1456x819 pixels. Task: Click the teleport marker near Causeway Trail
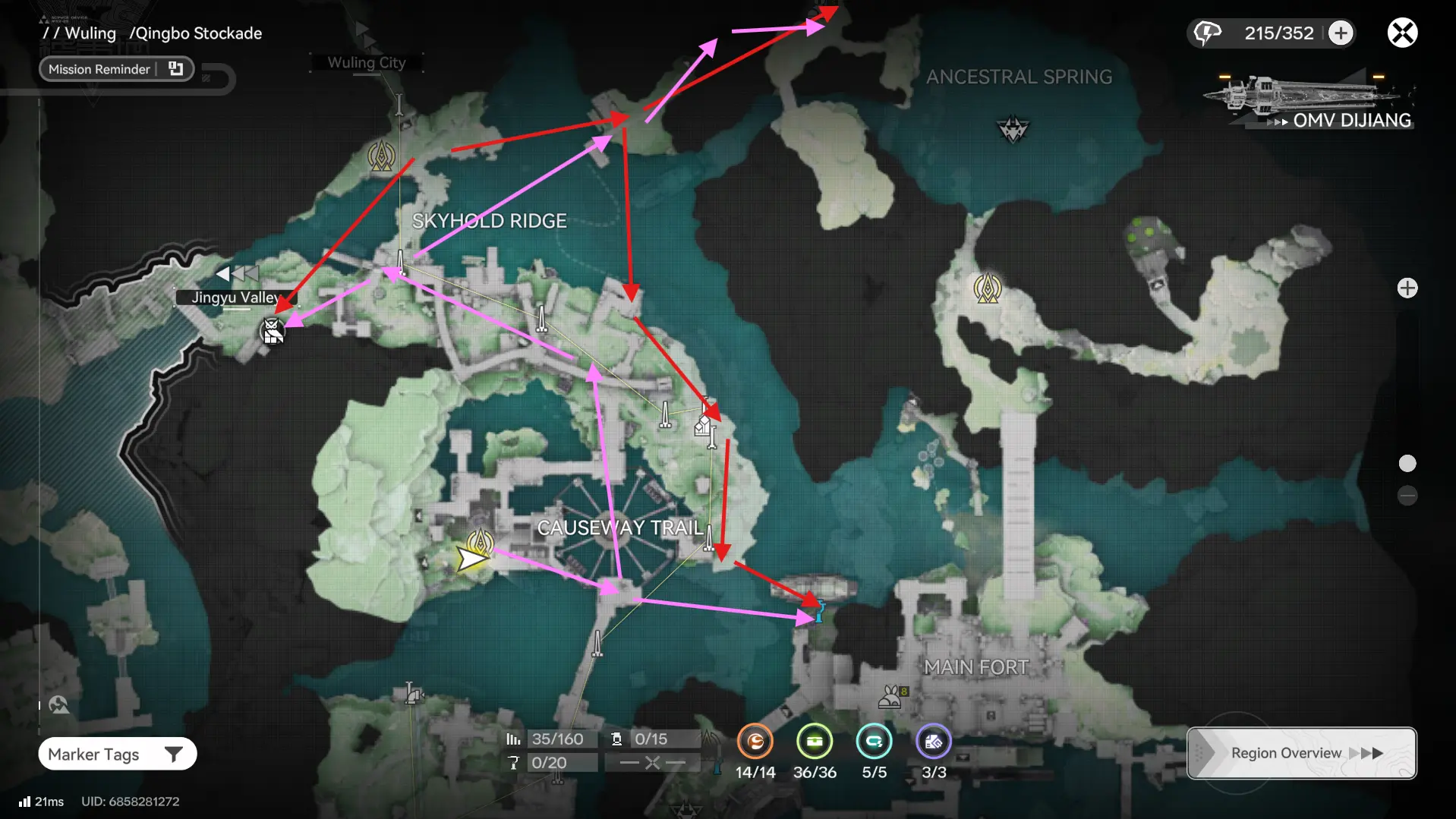click(x=480, y=542)
